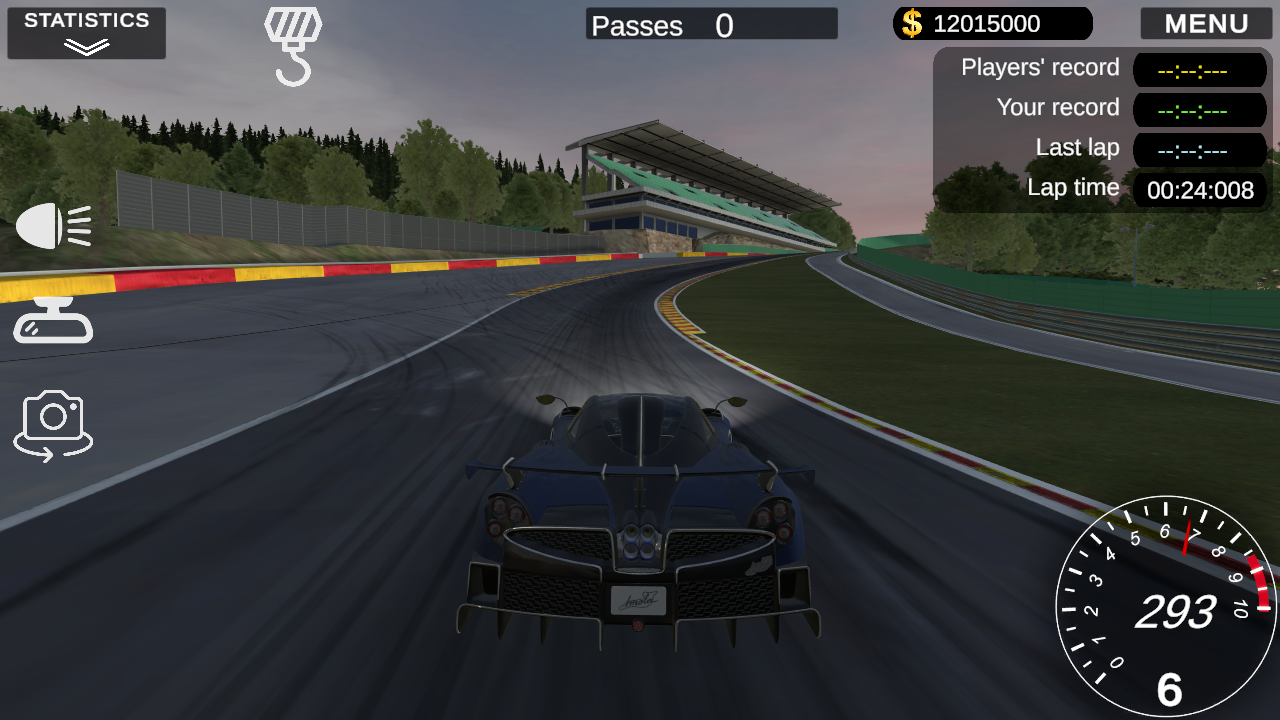Click the Your record field
The image size is (1280, 720).
coord(1199,109)
